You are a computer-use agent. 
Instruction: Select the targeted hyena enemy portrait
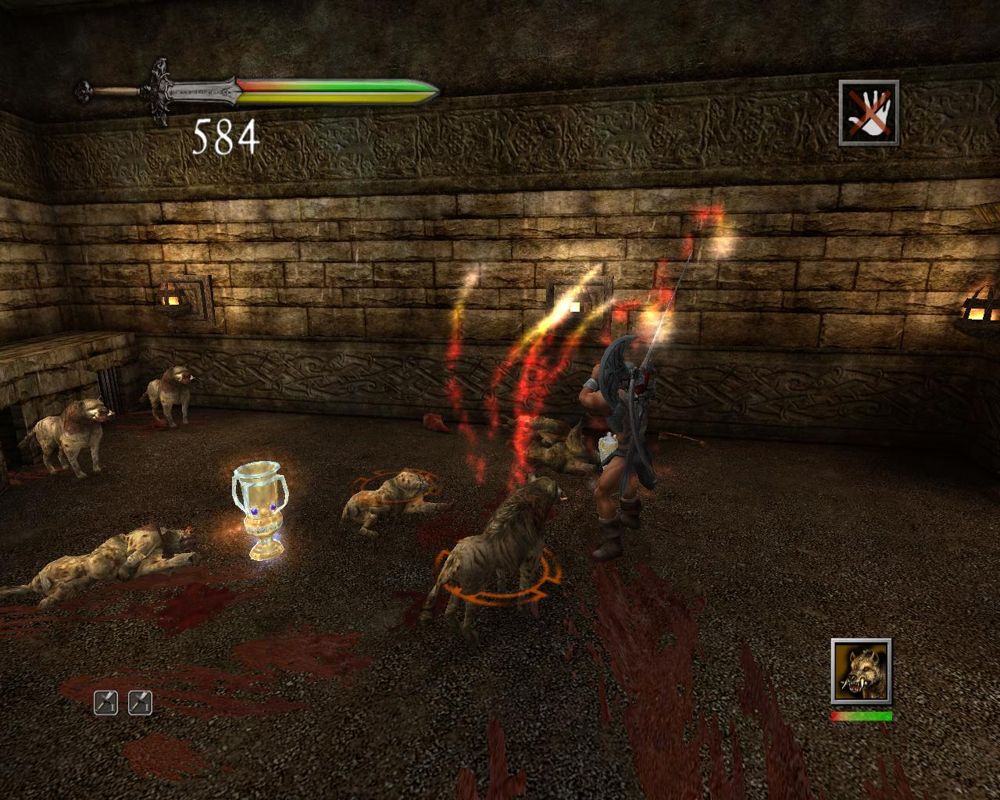pyautogui.click(x=860, y=670)
